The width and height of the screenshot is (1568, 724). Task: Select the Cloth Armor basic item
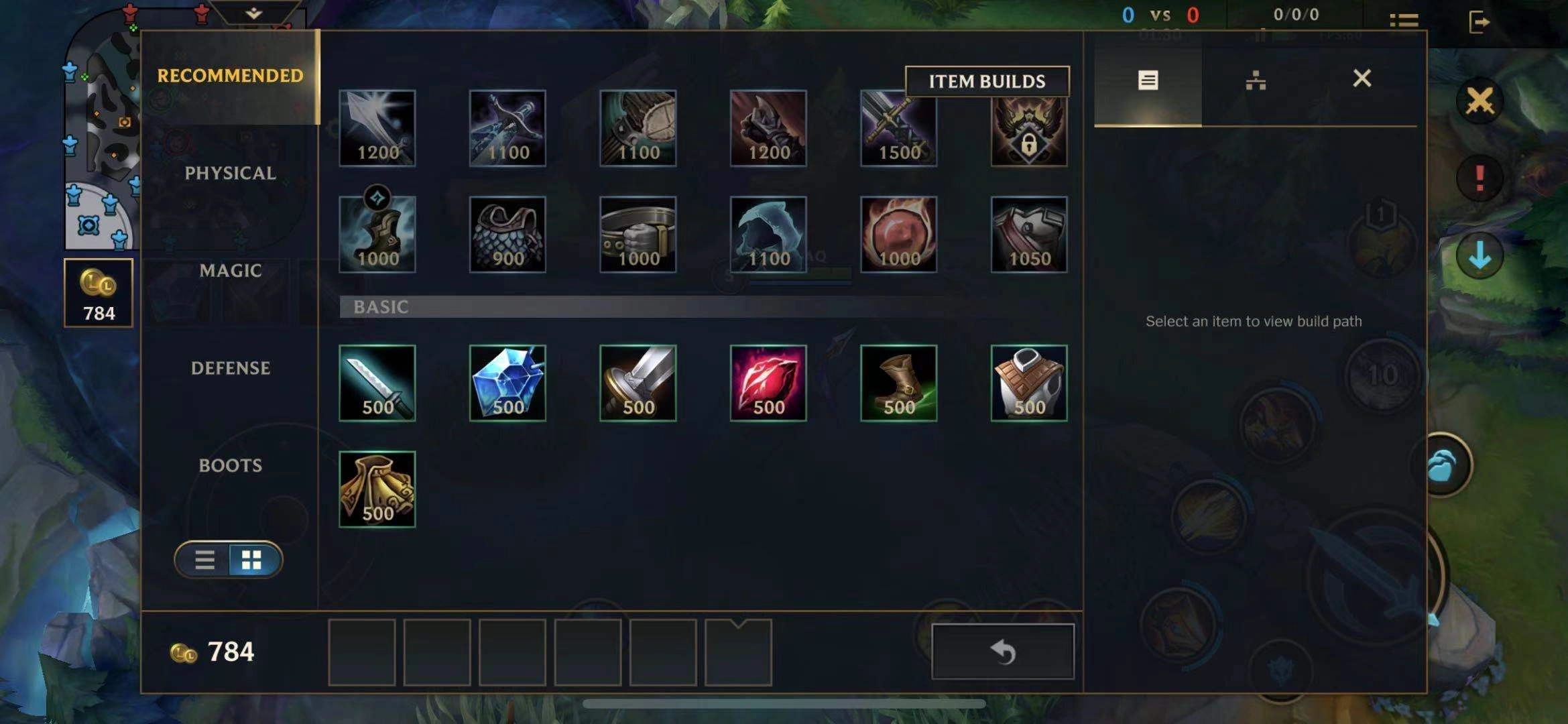(1028, 382)
